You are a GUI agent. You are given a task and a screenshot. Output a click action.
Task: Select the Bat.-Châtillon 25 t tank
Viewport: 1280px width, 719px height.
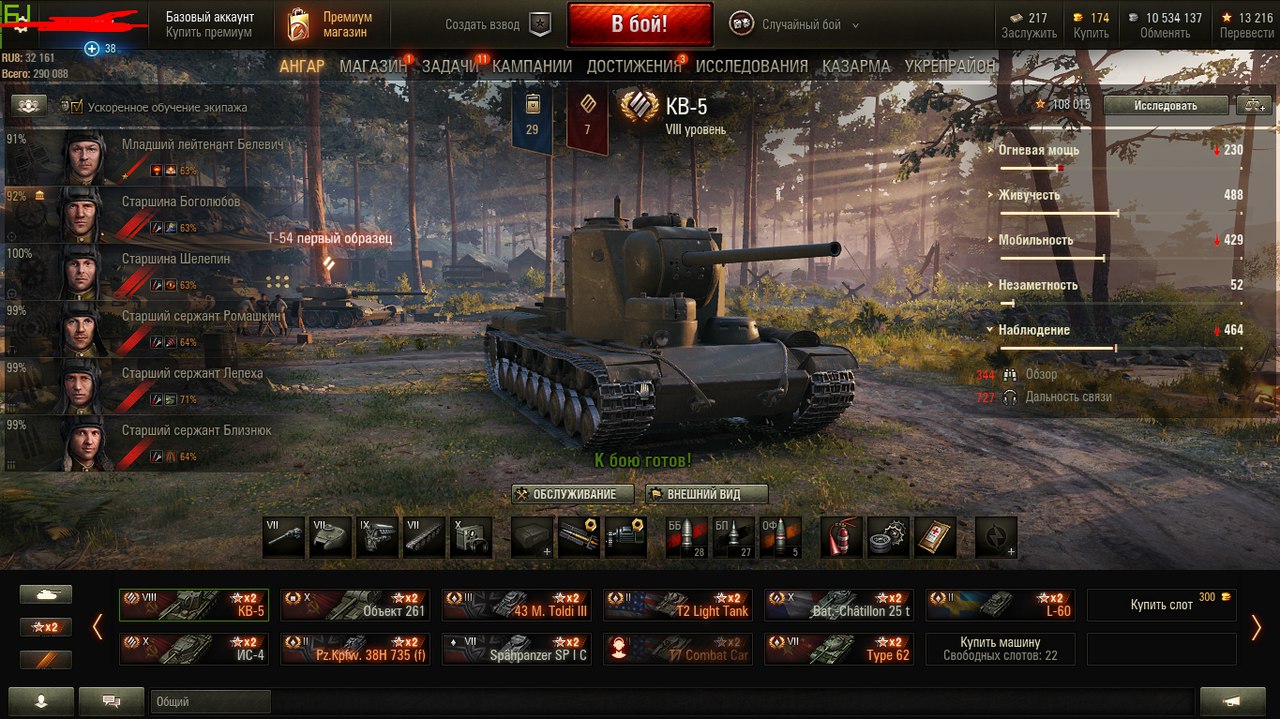pos(839,605)
